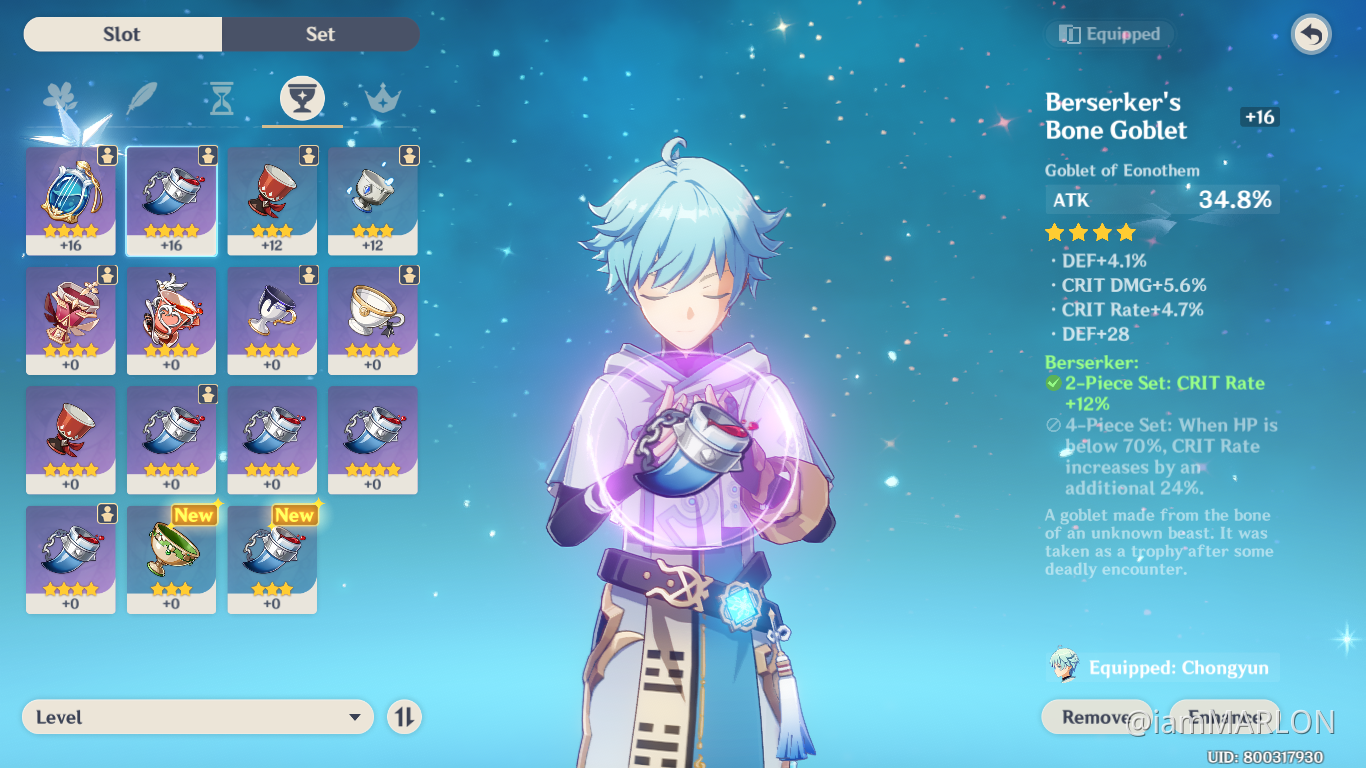The height and width of the screenshot is (768, 1366).
Task: Click the Goblet of Eonothem category icon
Action: (x=302, y=97)
